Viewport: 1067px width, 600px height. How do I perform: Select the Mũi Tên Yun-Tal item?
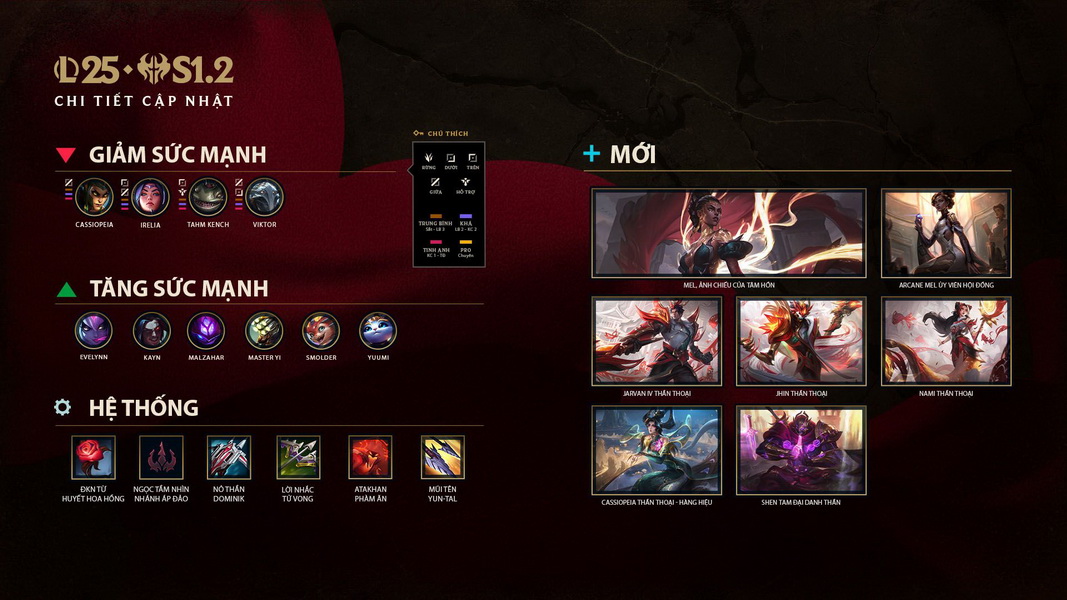pos(442,457)
